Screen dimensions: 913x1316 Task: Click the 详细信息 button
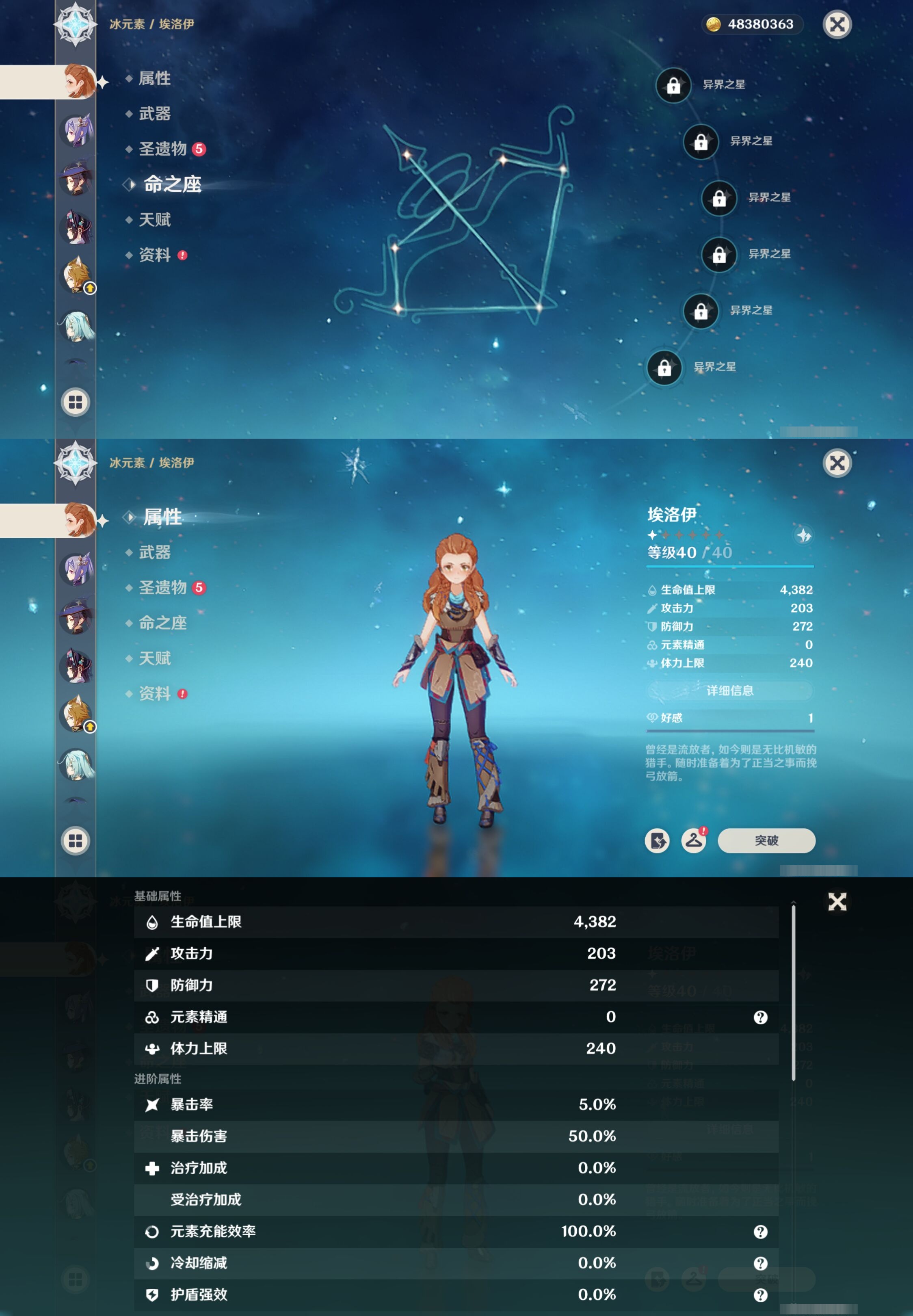coord(731,691)
